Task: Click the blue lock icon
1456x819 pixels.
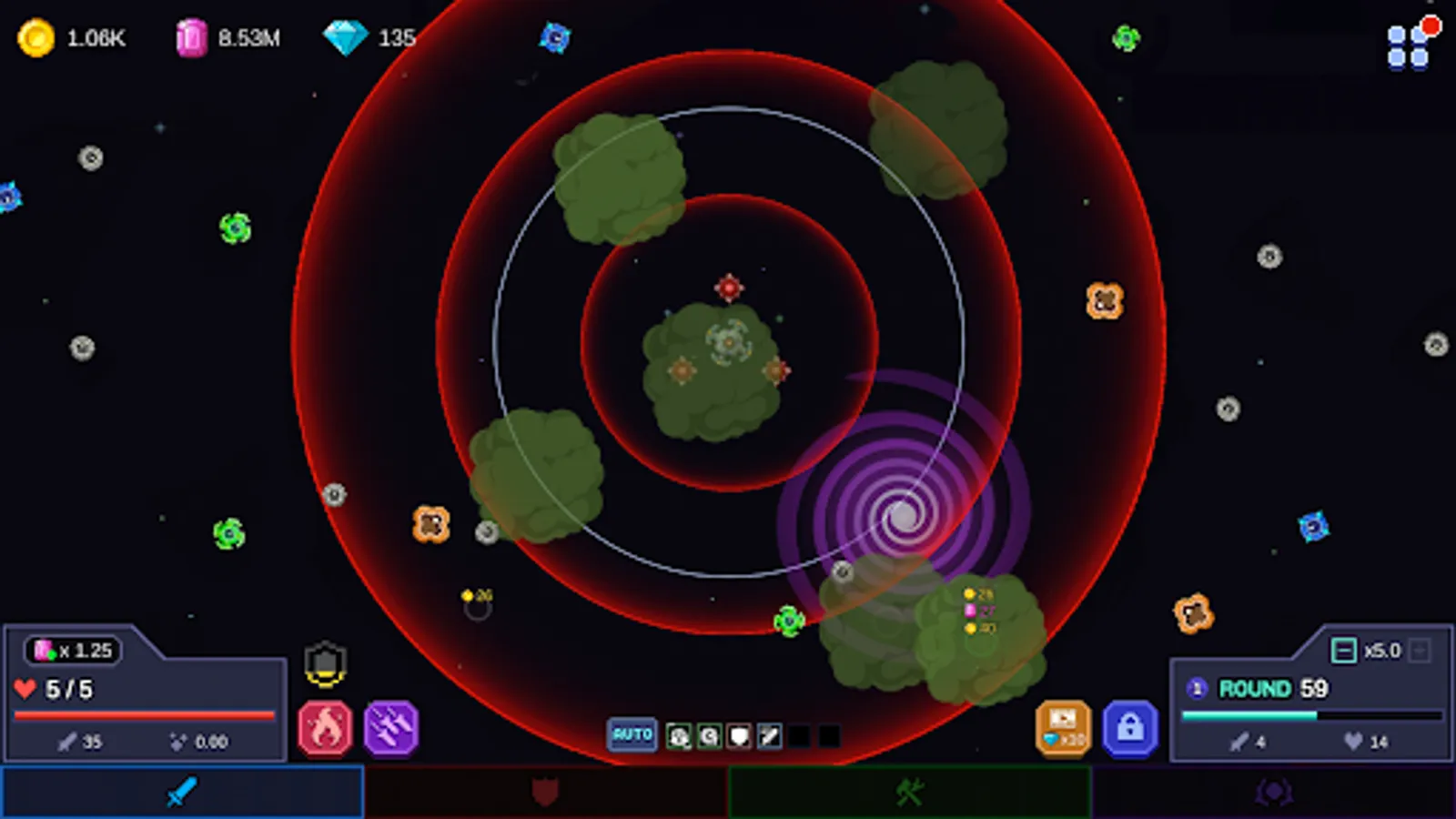Action: [1128, 728]
